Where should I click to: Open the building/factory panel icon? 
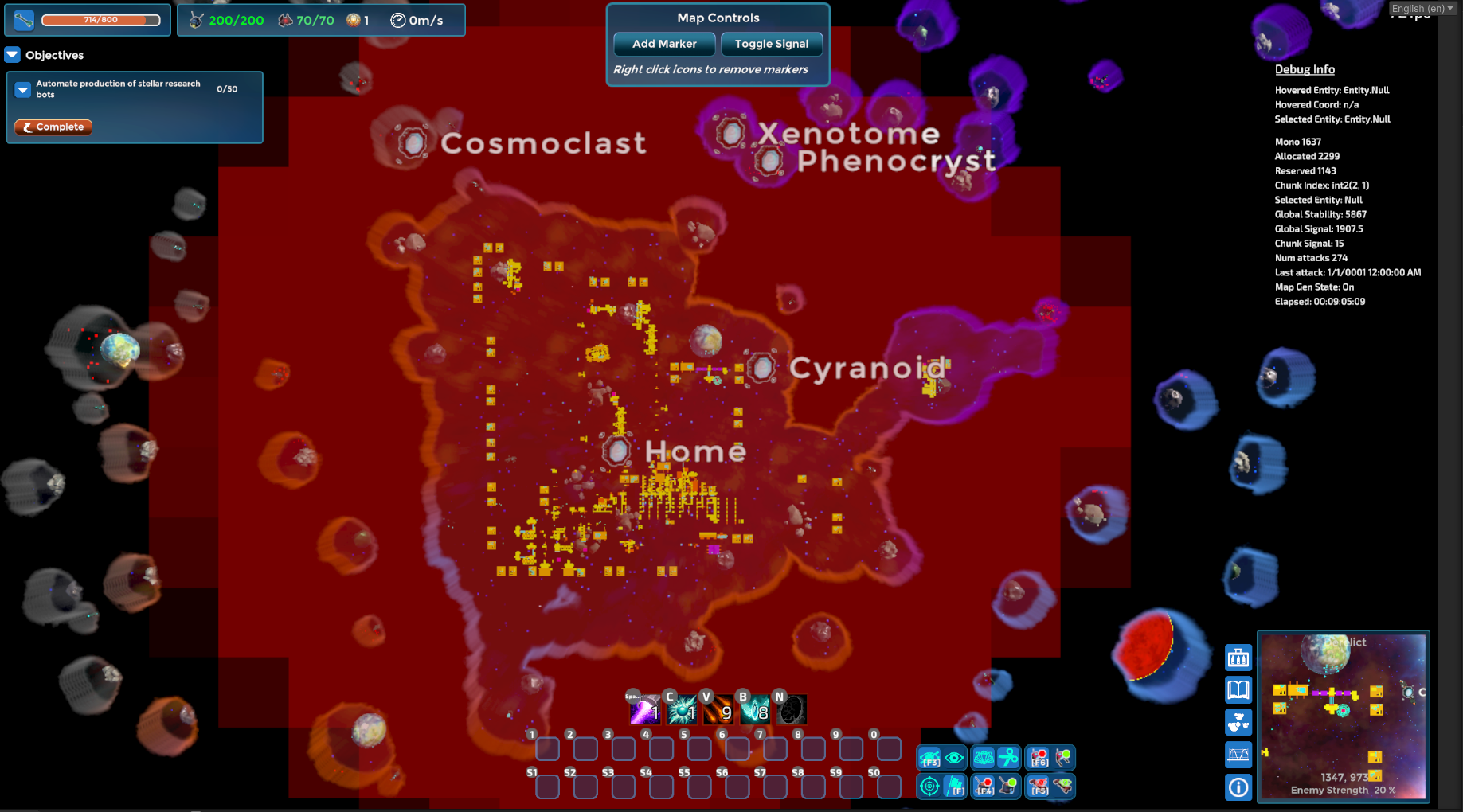point(1238,658)
